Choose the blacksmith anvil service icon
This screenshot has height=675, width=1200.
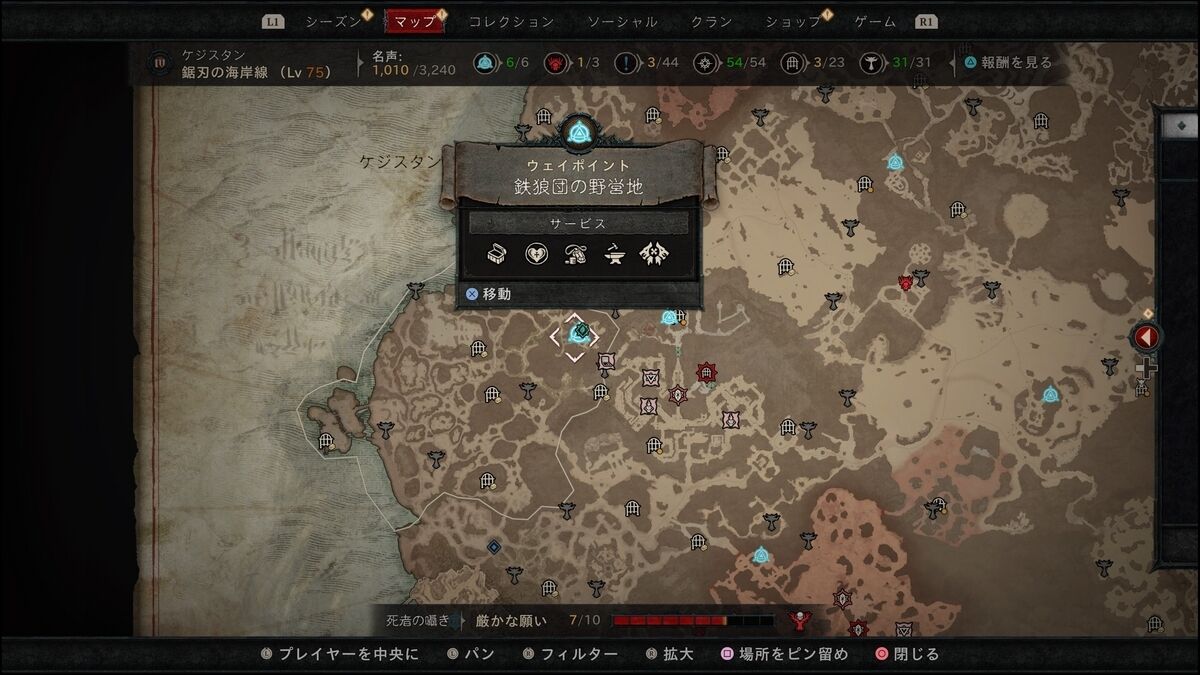(614, 254)
